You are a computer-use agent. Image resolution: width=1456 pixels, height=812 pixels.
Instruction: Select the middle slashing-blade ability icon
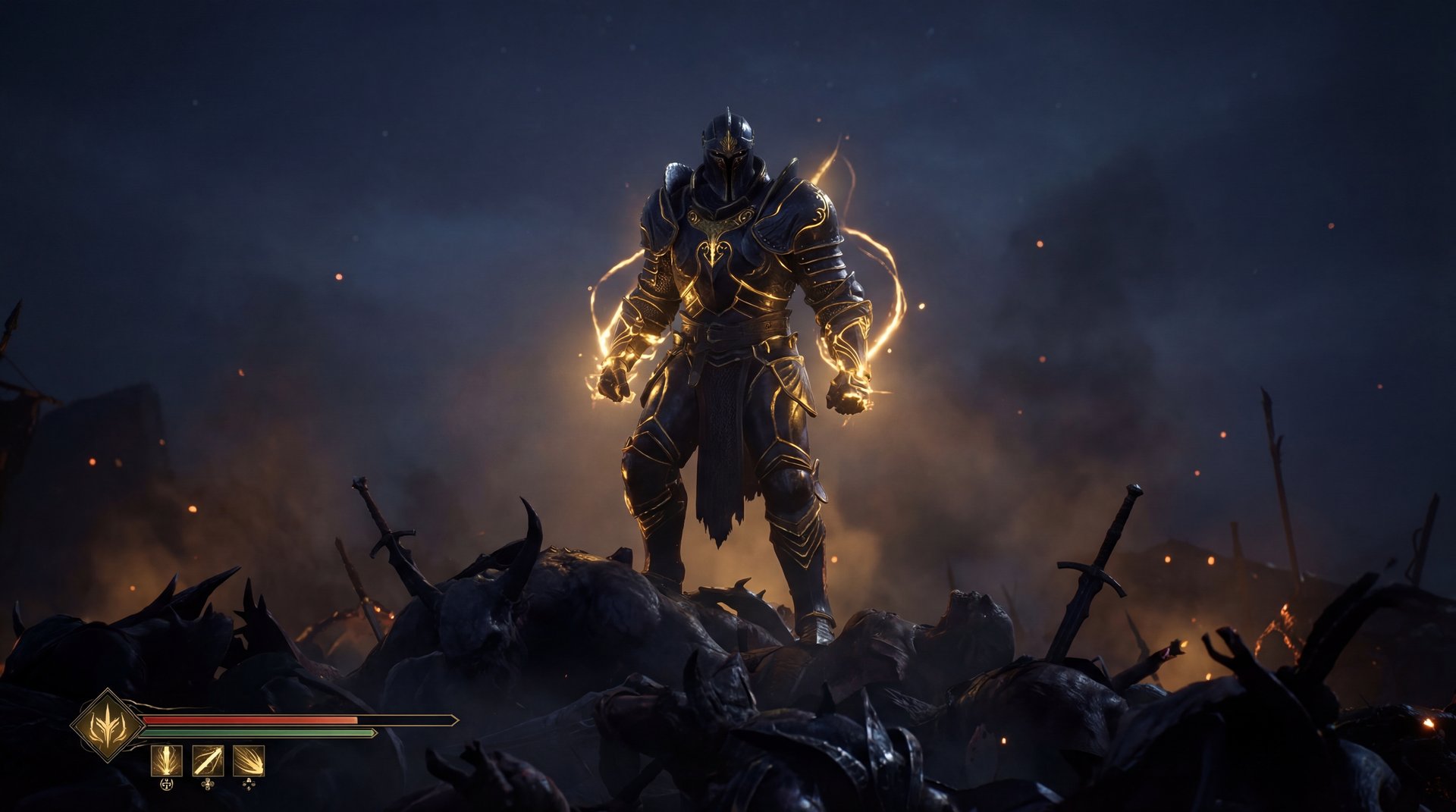click(207, 761)
